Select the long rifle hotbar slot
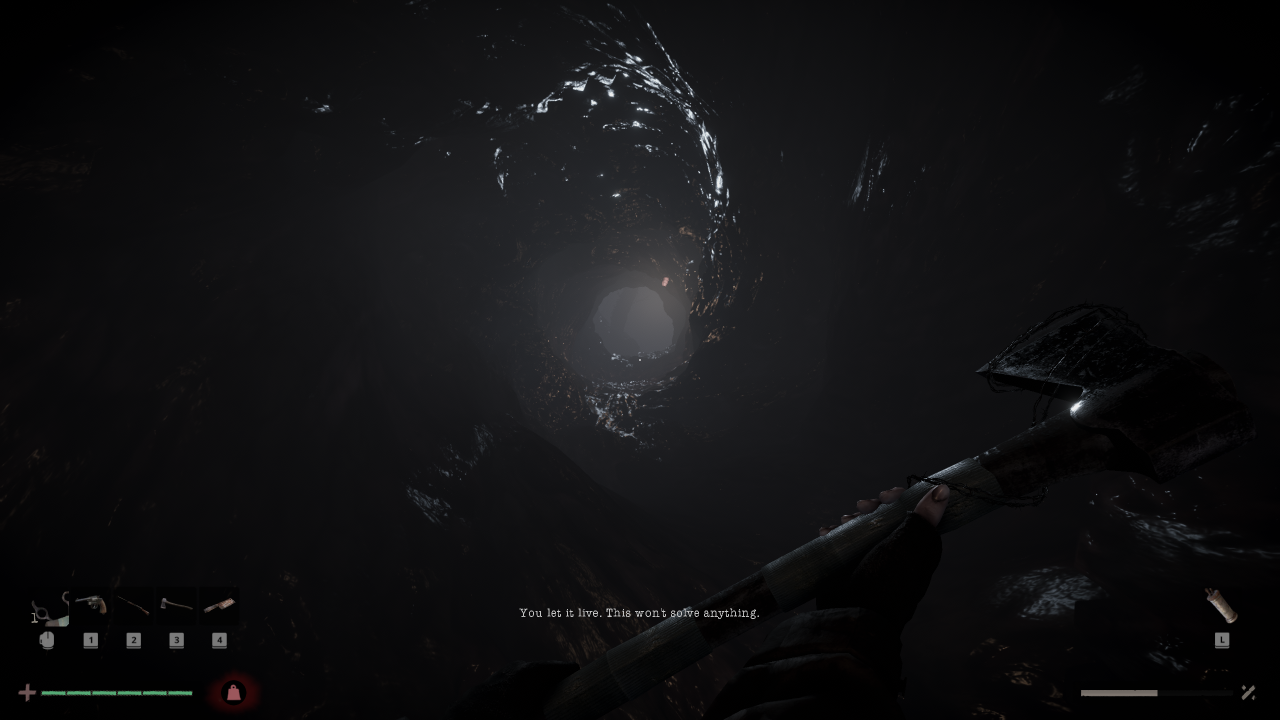1280x720 pixels. [x=134, y=606]
